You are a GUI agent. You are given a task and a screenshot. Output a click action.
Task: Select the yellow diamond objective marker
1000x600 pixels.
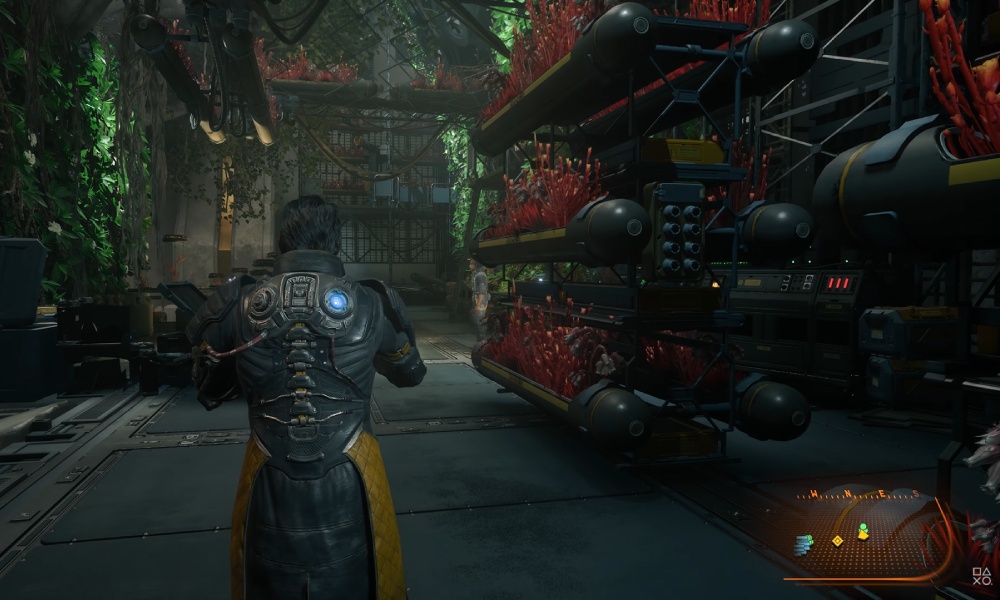838,541
